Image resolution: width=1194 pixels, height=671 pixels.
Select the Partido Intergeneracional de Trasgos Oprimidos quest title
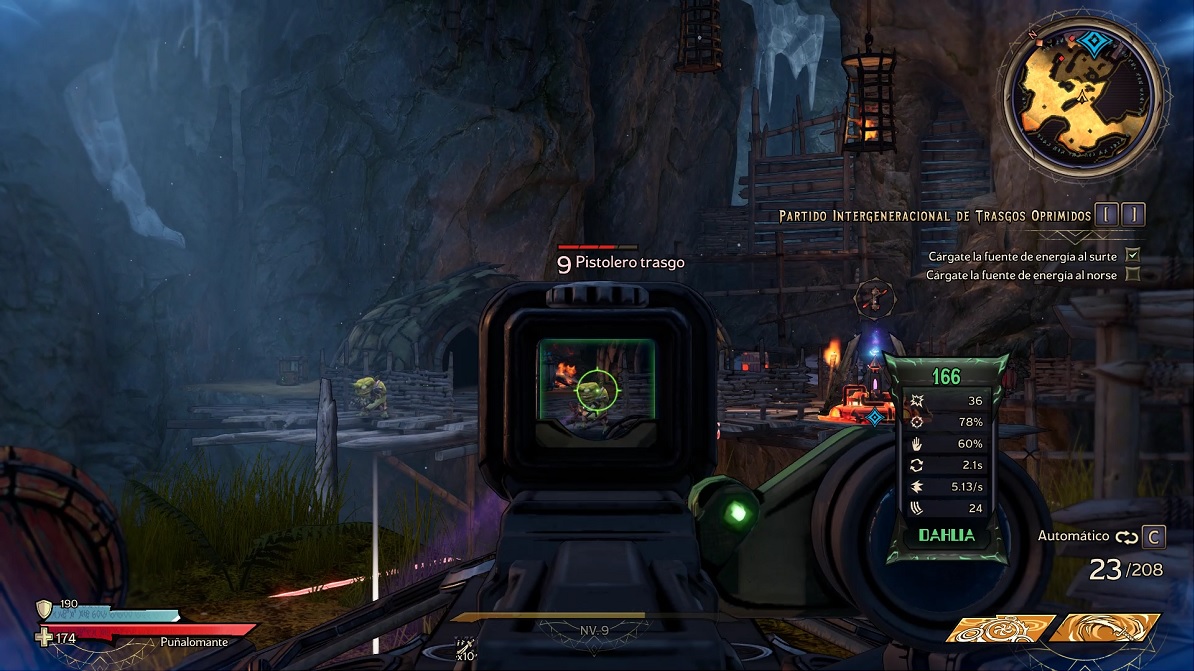click(935, 216)
